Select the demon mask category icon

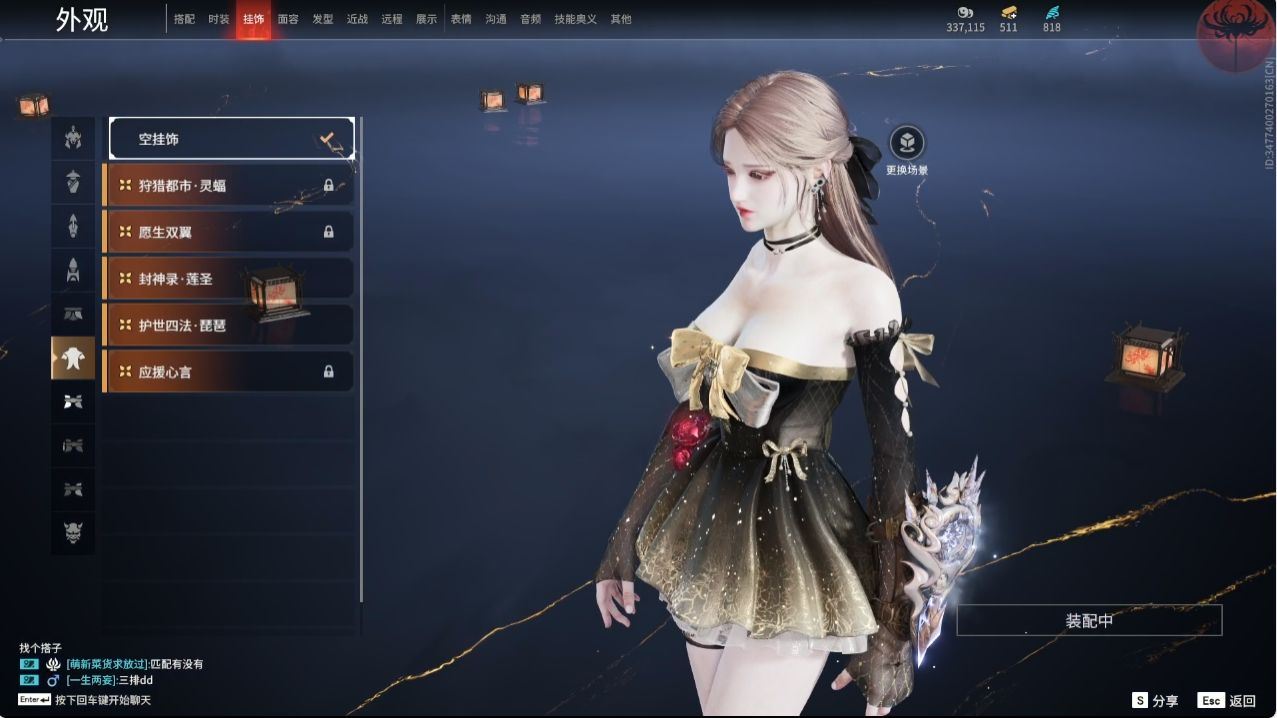73,532
